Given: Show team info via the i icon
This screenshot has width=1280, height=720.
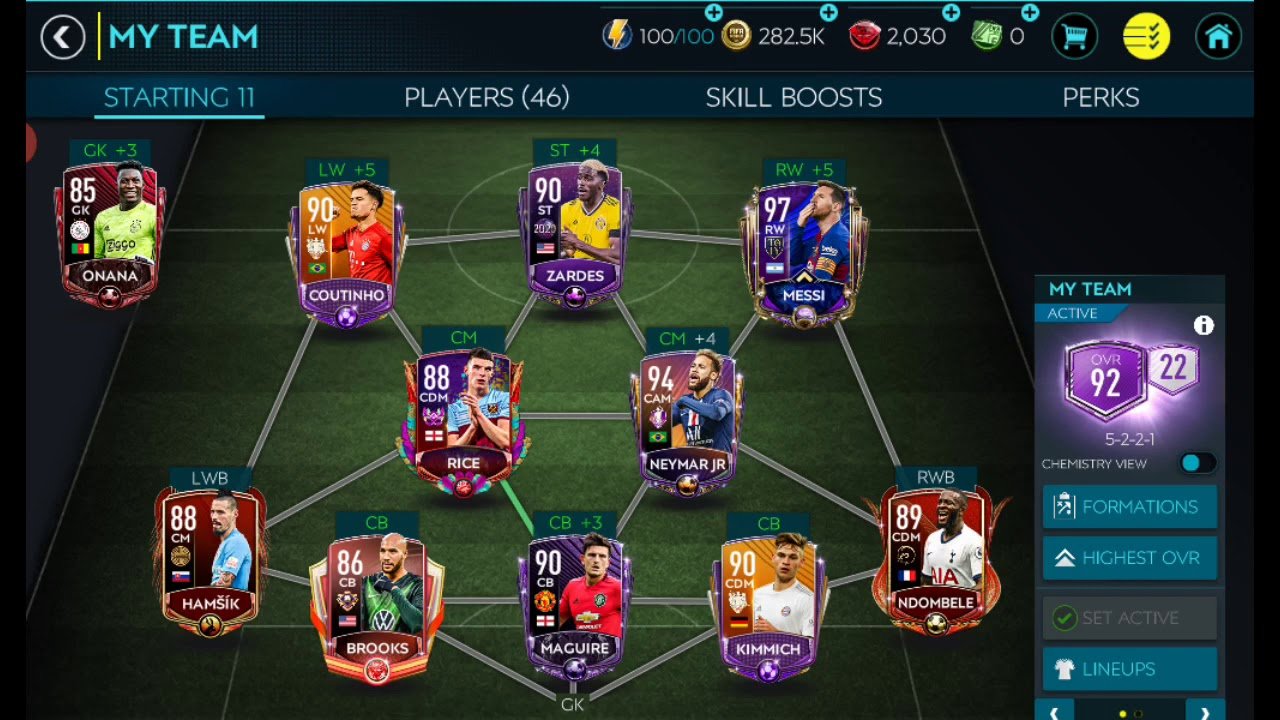Looking at the screenshot, I should tap(1203, 326).
